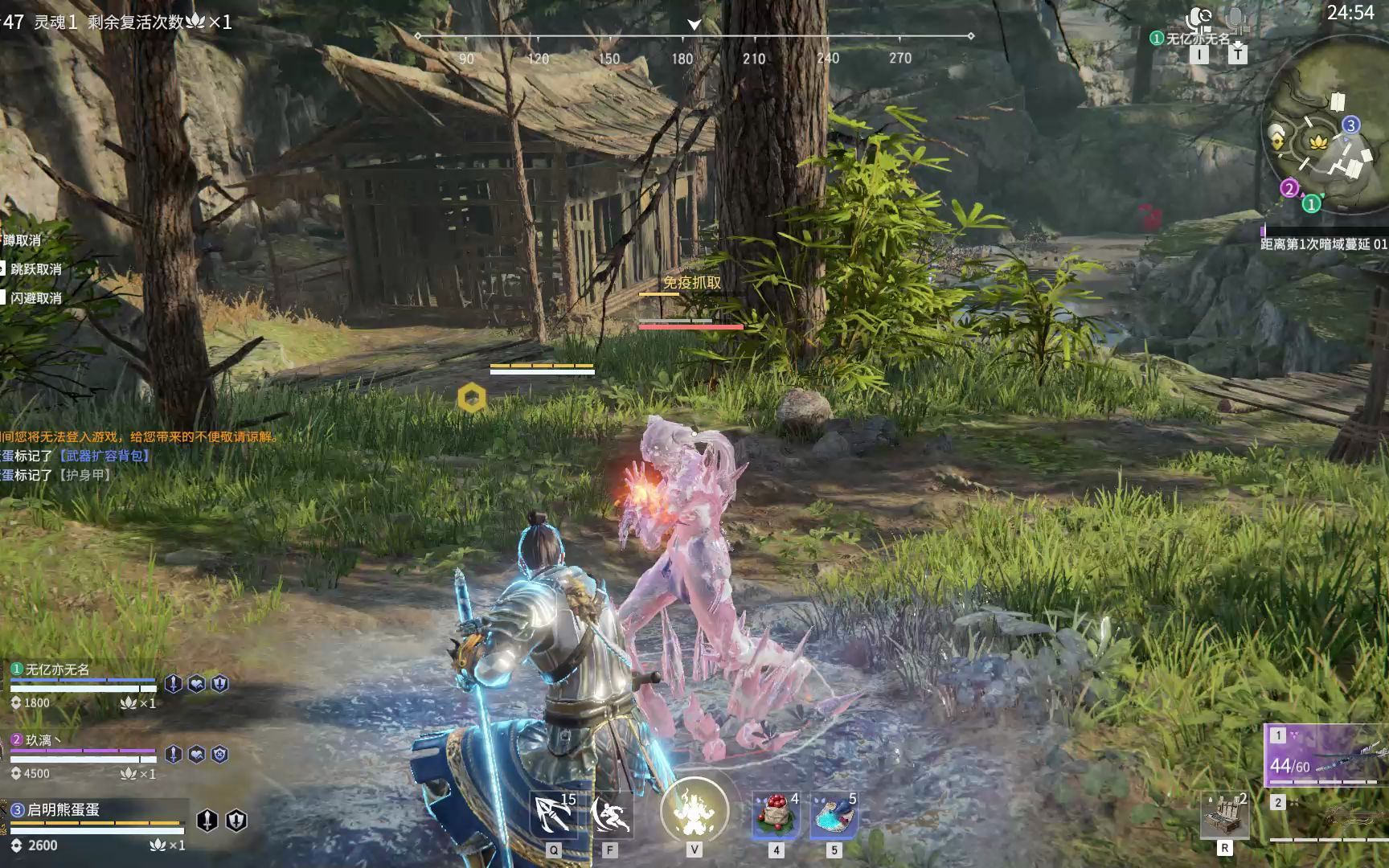
Task: Use the blue potion item slot
Action: pyautogui.click(x=834, y=815)
